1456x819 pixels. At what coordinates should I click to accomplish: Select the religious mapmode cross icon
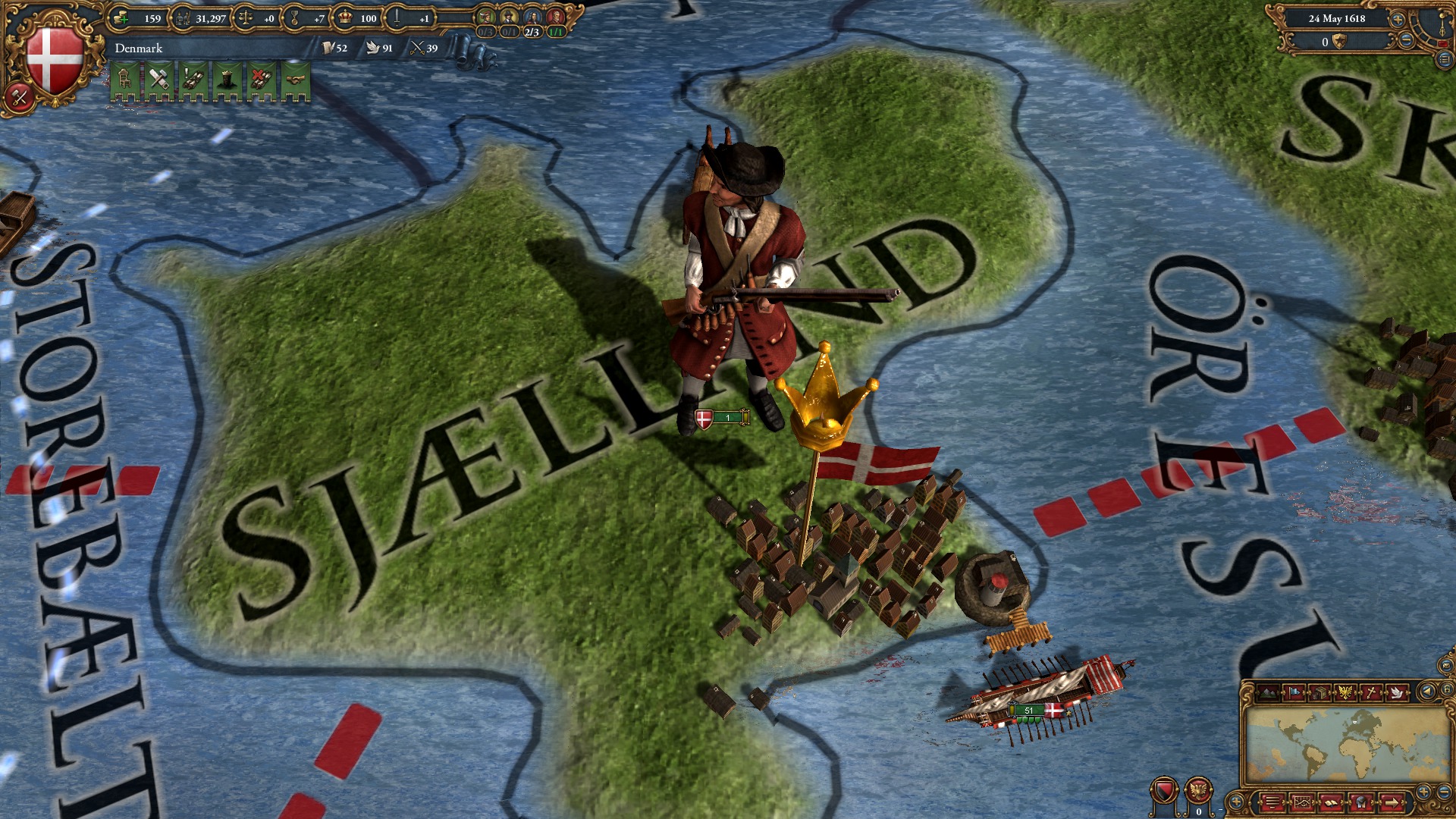pyautogui.click(x=1372, y=691)
